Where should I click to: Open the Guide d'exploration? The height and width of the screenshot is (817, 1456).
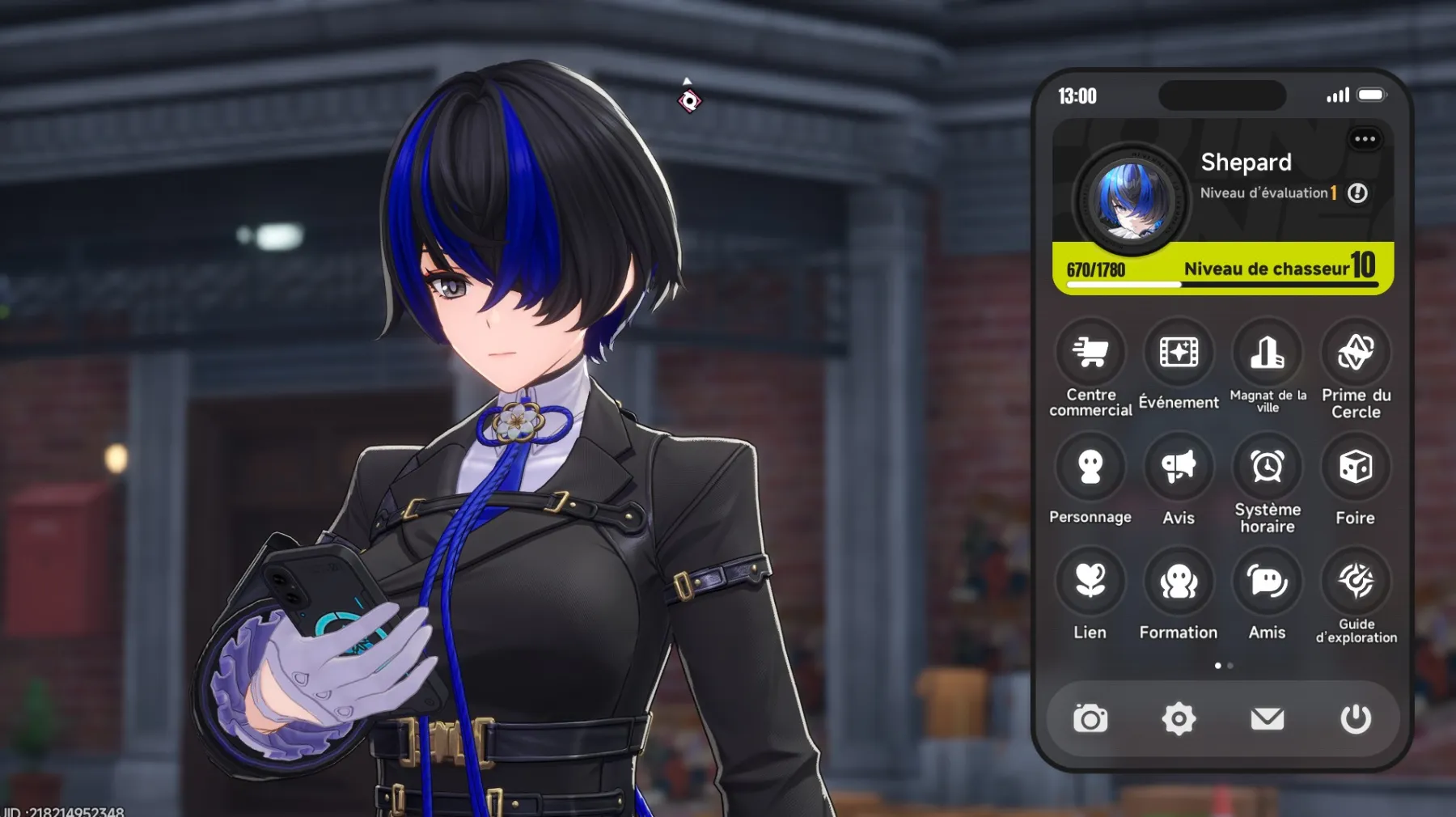[1356, 581]
